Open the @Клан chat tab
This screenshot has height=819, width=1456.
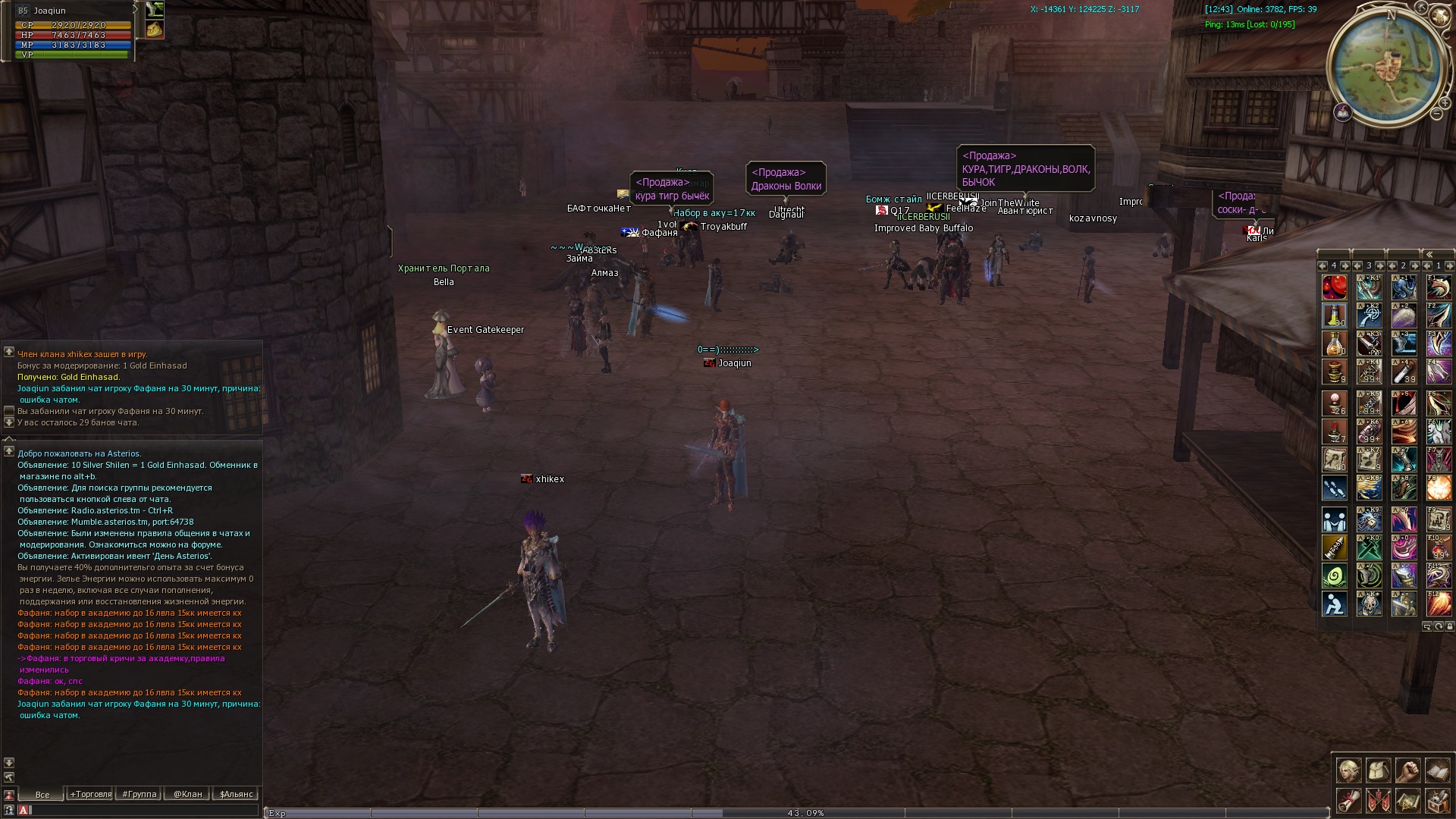pos(187,794)
